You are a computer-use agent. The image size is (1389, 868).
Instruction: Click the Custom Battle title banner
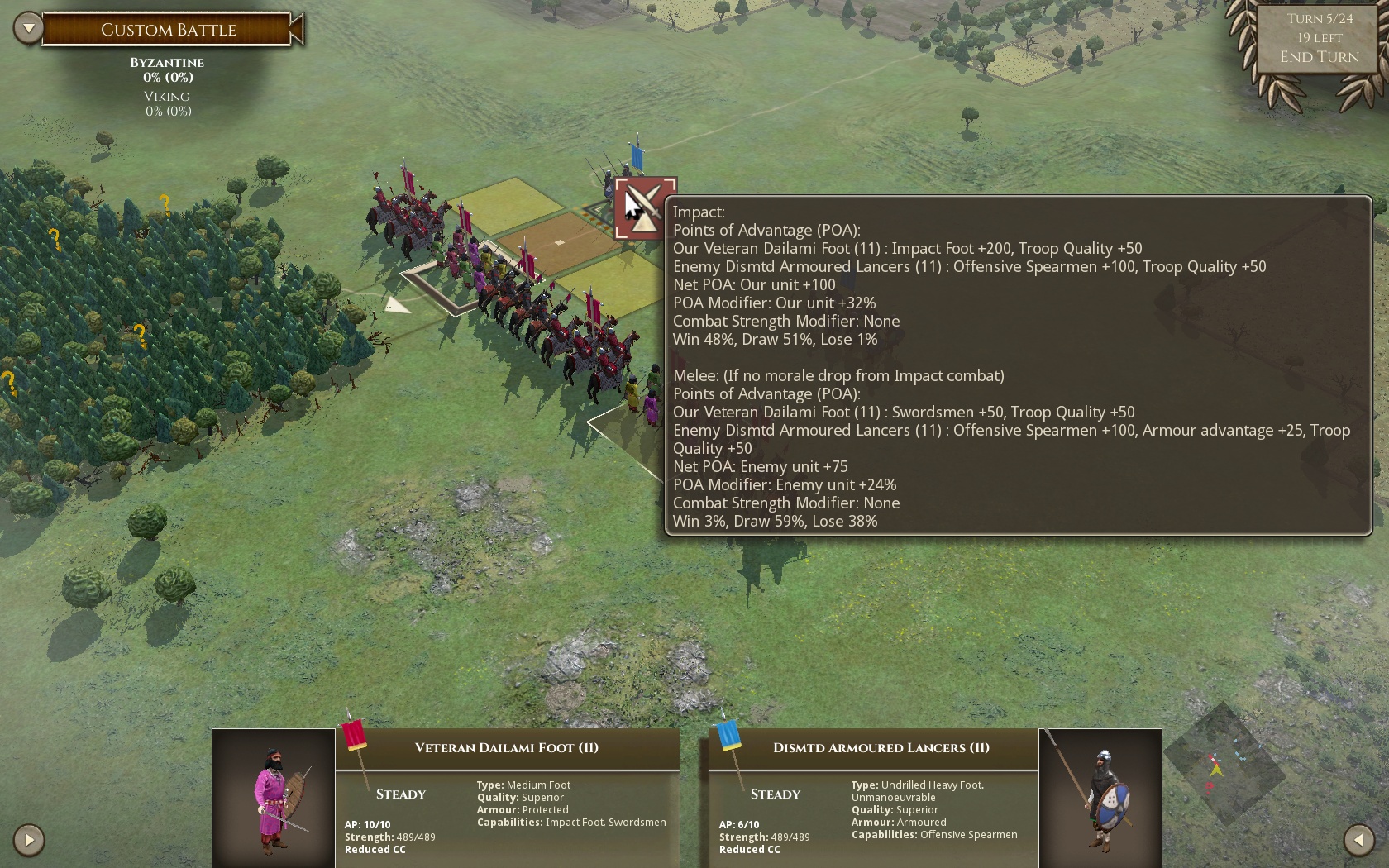coord(169,30)
